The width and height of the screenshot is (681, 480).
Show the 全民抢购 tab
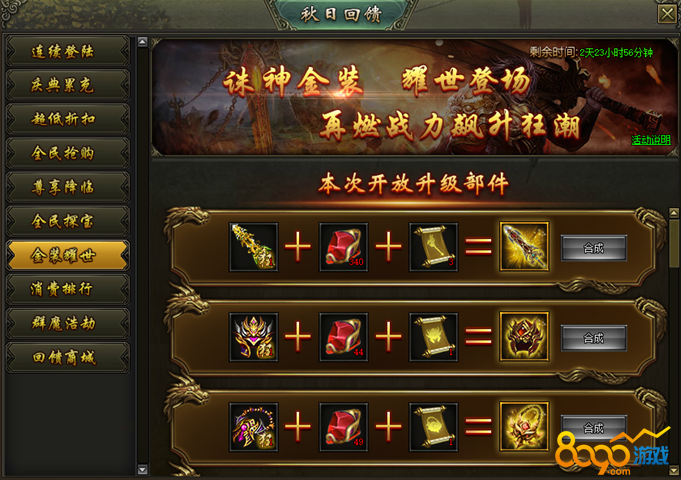point(67,151)
